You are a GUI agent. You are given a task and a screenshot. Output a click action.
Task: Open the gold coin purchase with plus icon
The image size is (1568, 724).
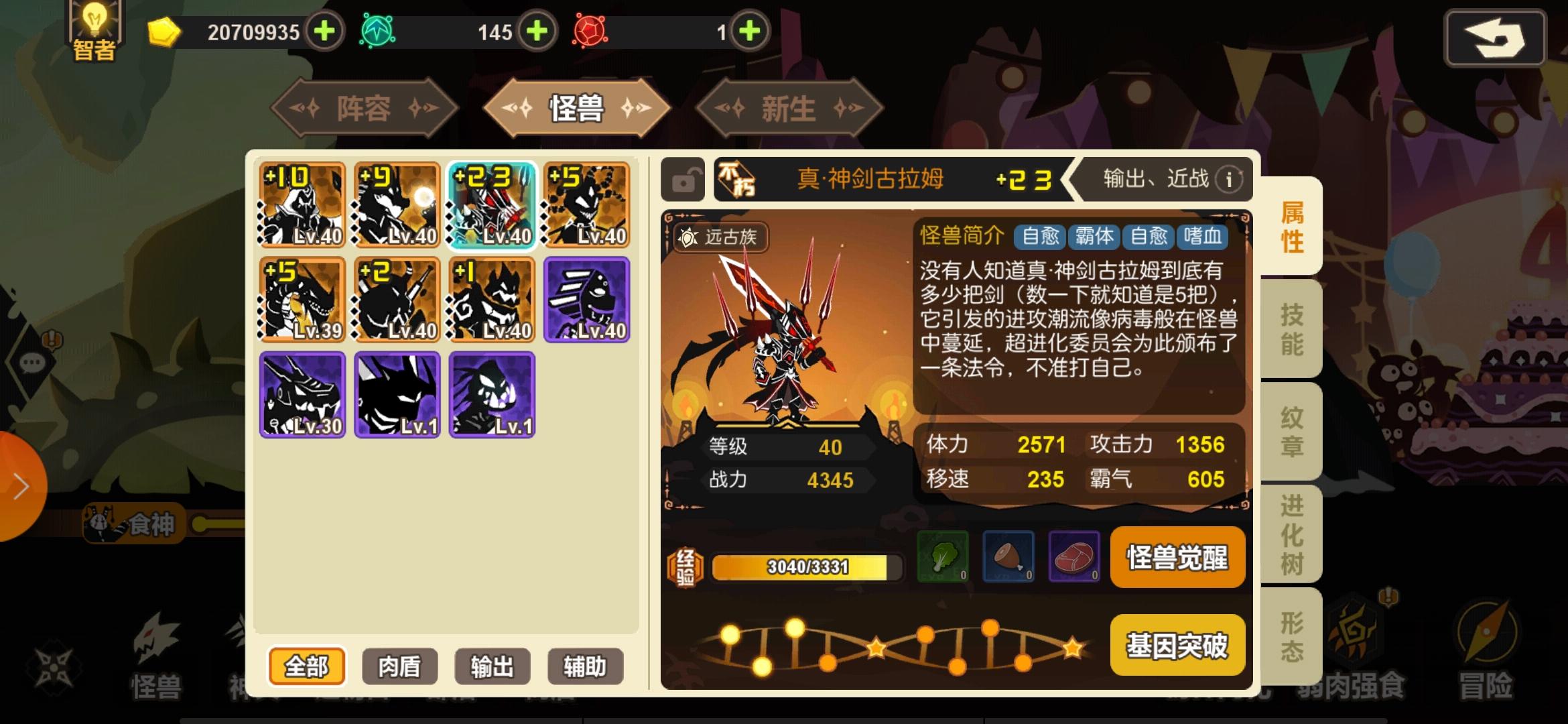tap(324, 32)
